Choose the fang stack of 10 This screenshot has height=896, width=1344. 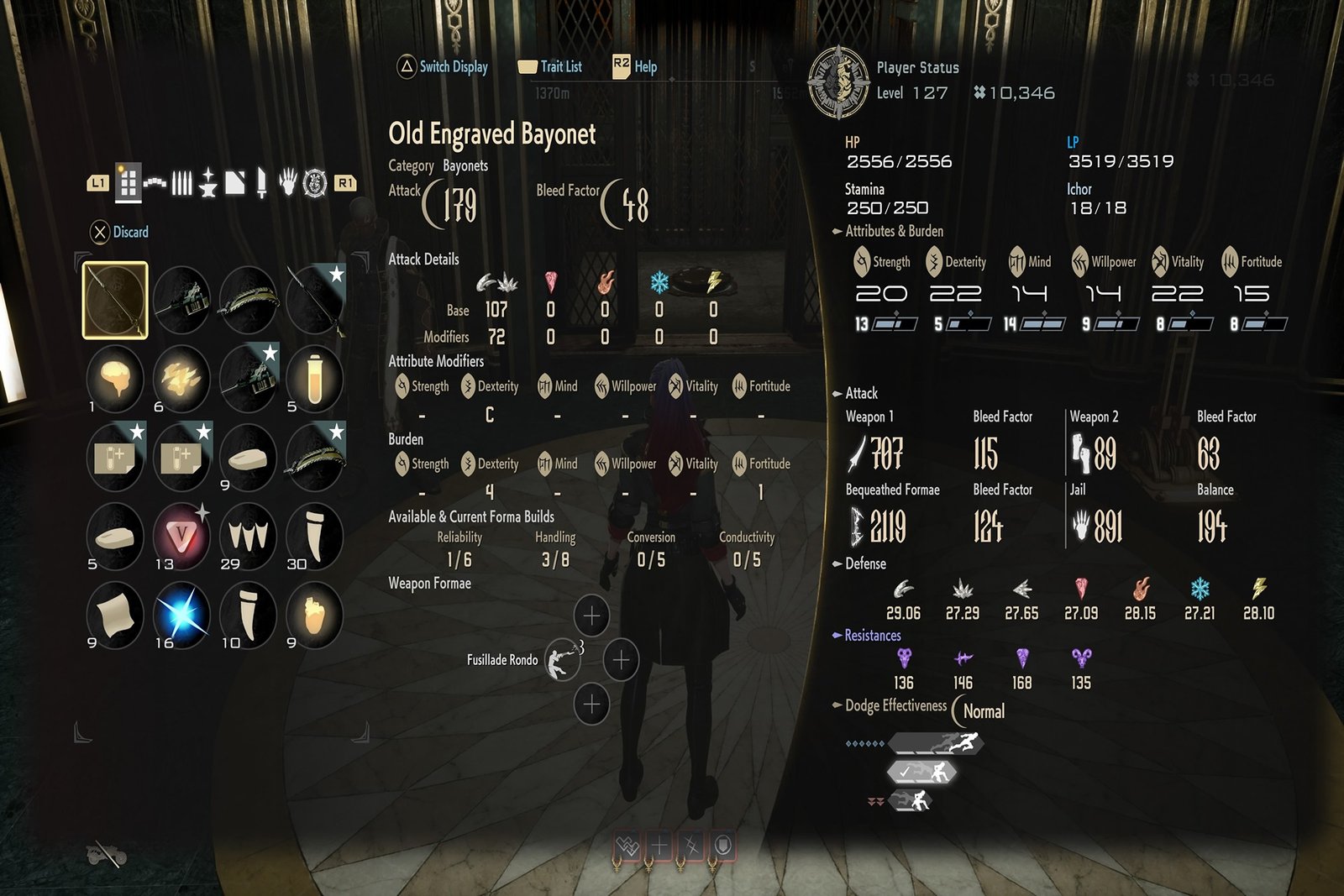(x=248, y=615)
